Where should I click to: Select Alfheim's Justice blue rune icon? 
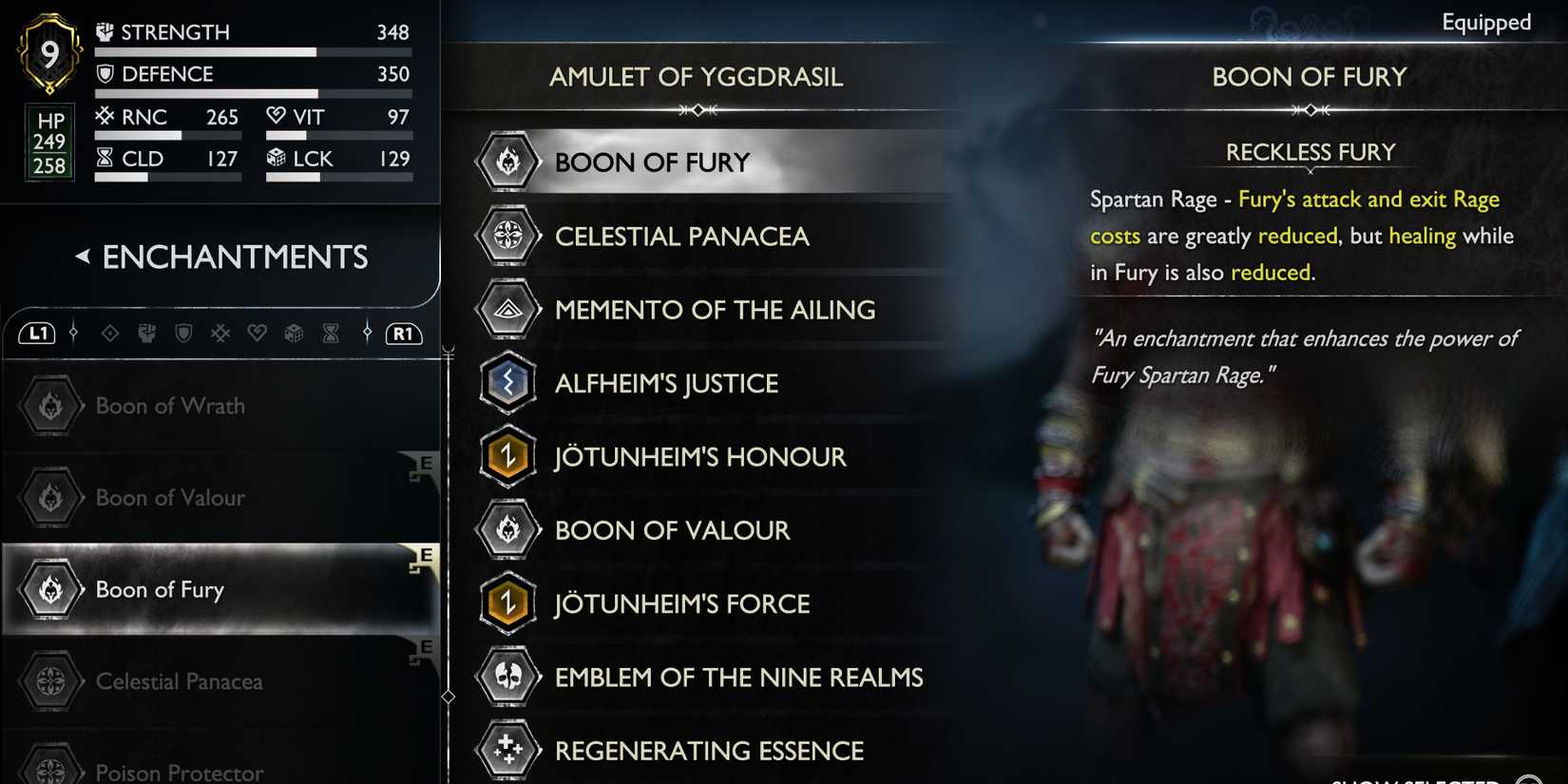507,383
